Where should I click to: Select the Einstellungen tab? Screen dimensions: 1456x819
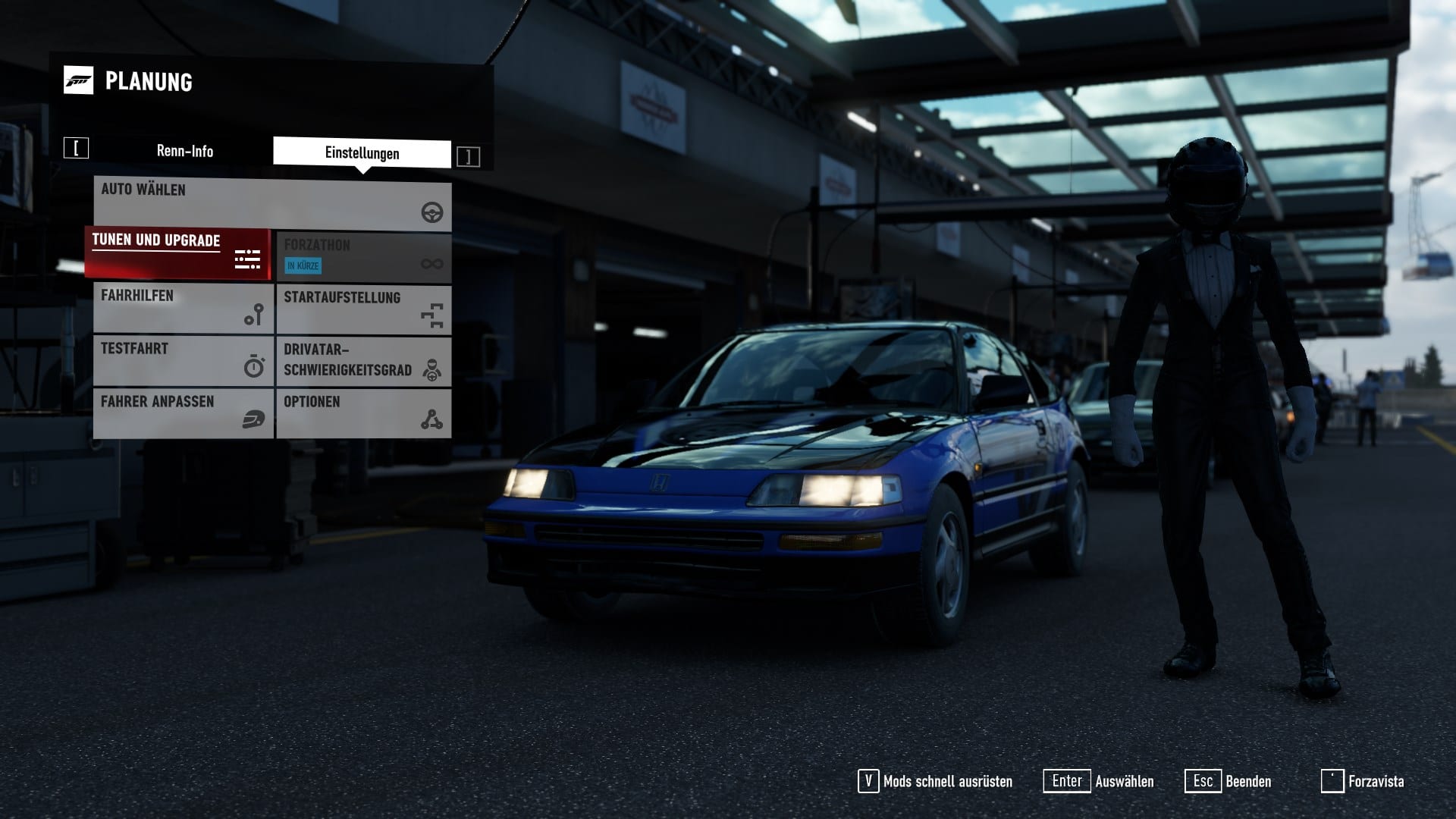click(x=362, y=153)
